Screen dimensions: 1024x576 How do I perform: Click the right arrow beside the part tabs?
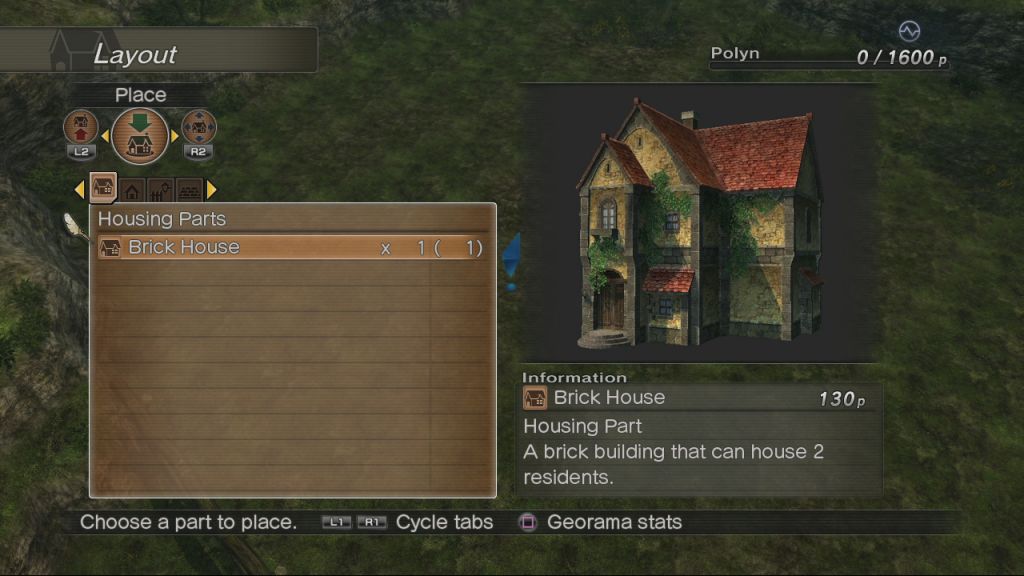tap(211, 189)
